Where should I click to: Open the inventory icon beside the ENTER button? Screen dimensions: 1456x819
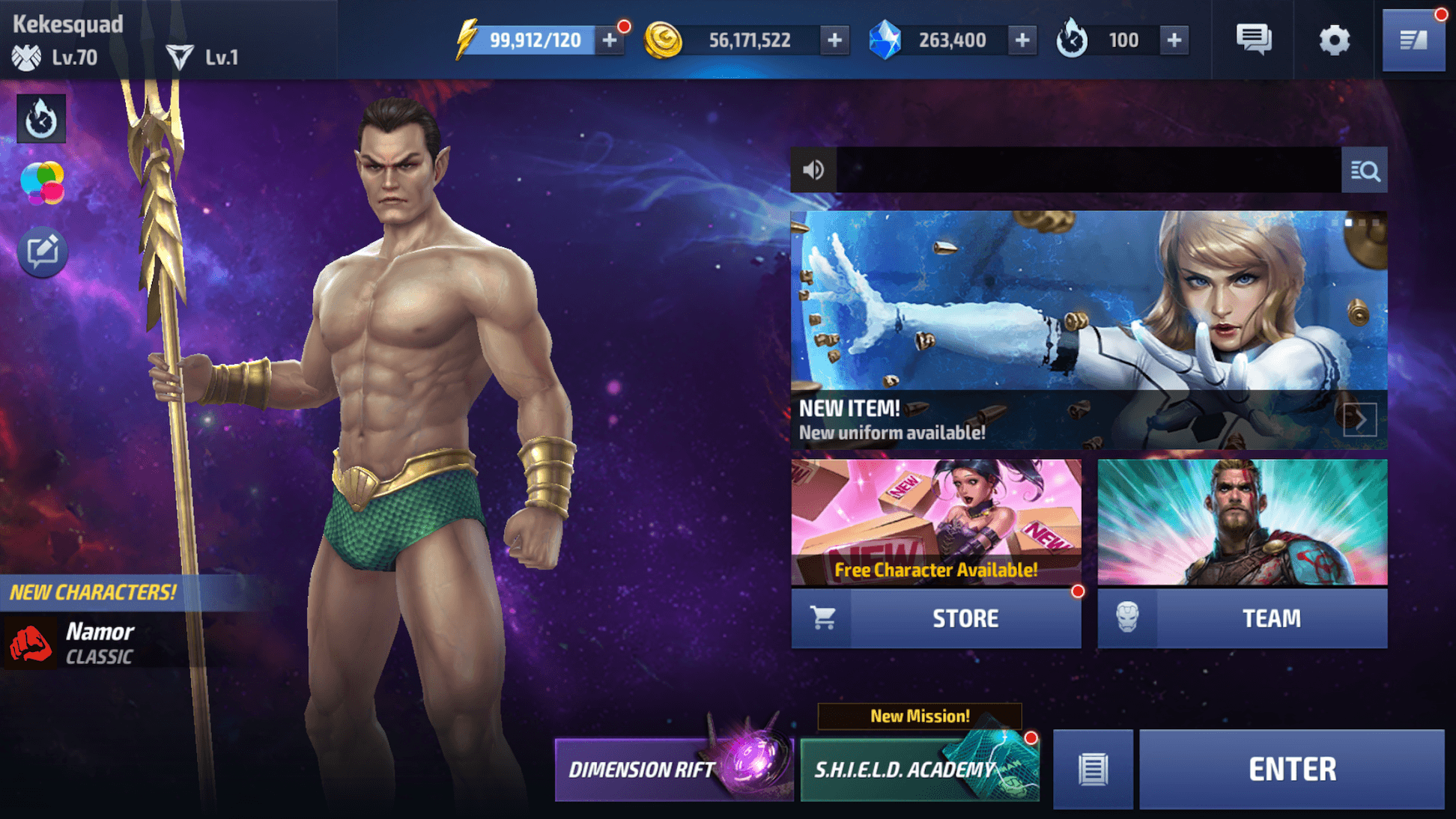(x=1092, y=769)
